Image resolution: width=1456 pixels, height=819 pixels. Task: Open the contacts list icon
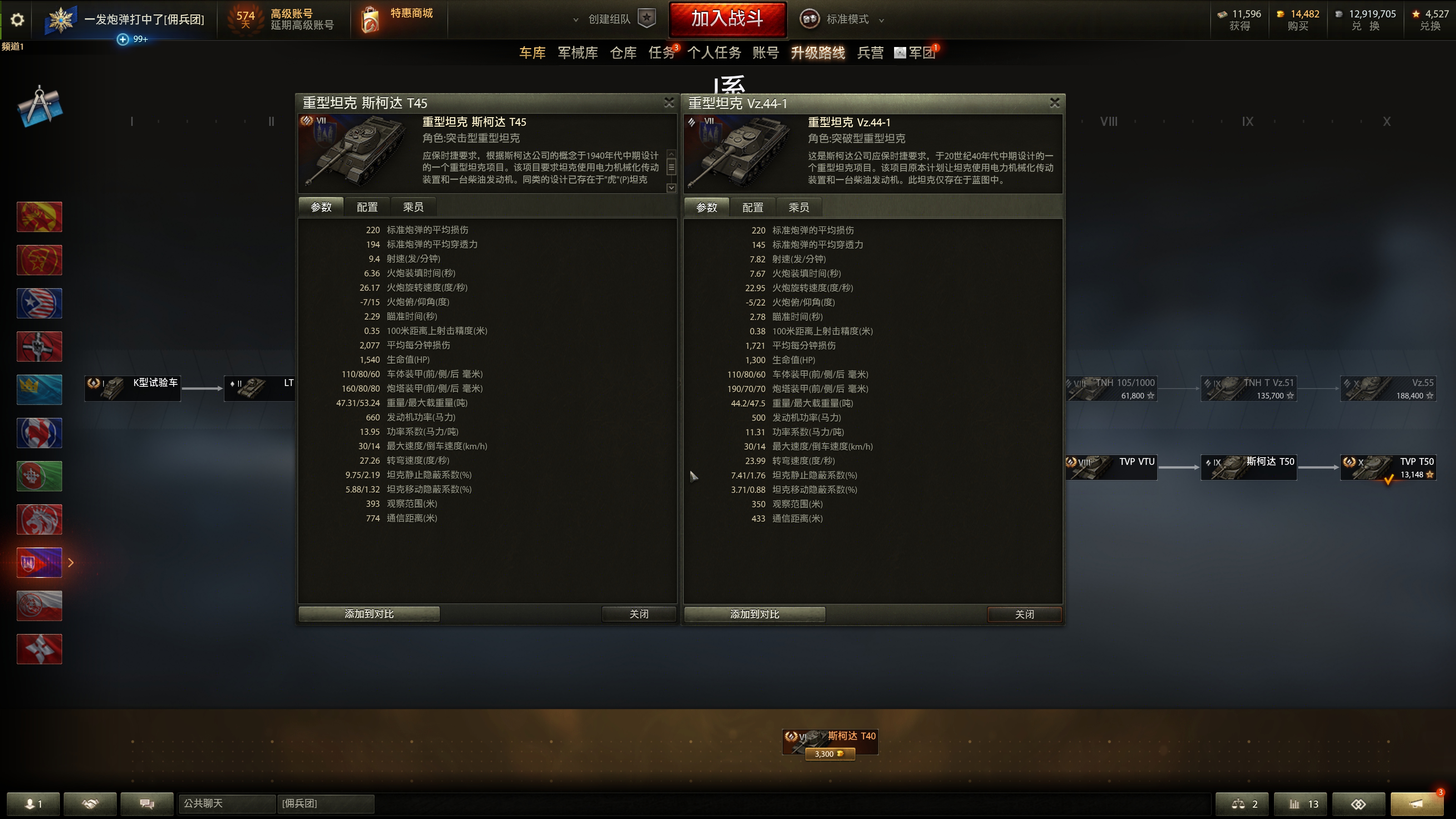coord(34,804)
